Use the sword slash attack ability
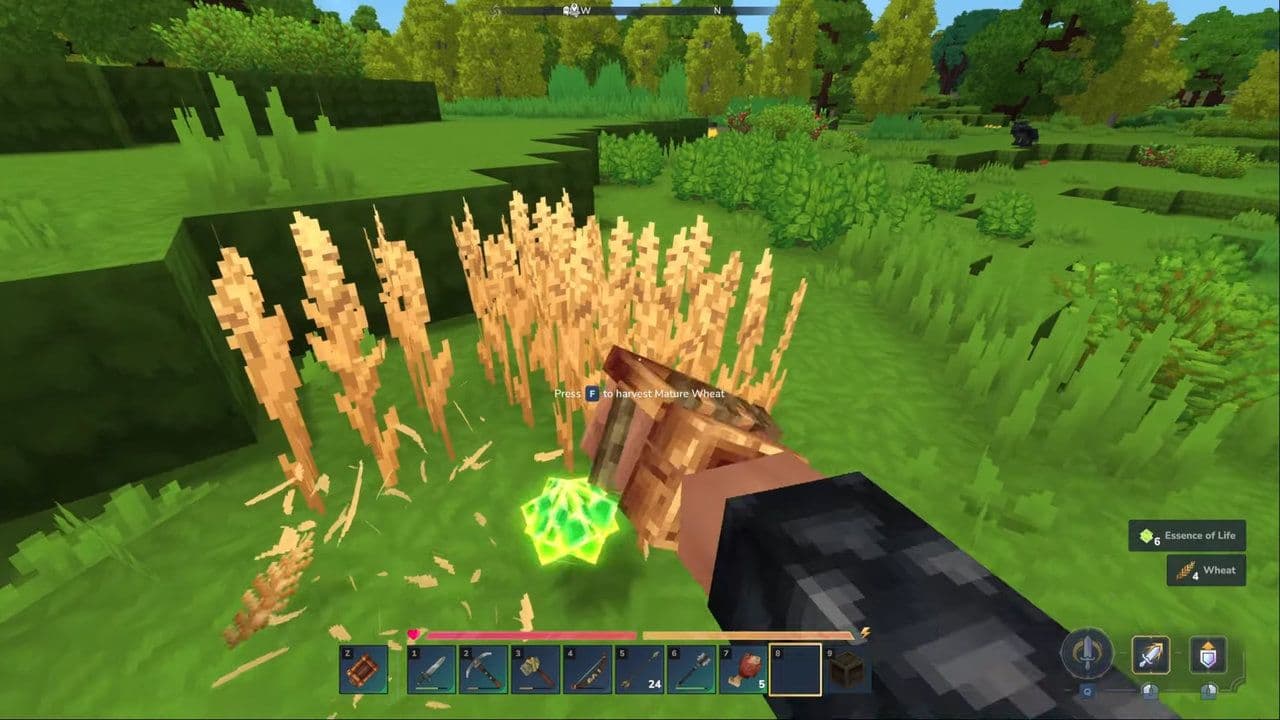 click(1151, 655)
